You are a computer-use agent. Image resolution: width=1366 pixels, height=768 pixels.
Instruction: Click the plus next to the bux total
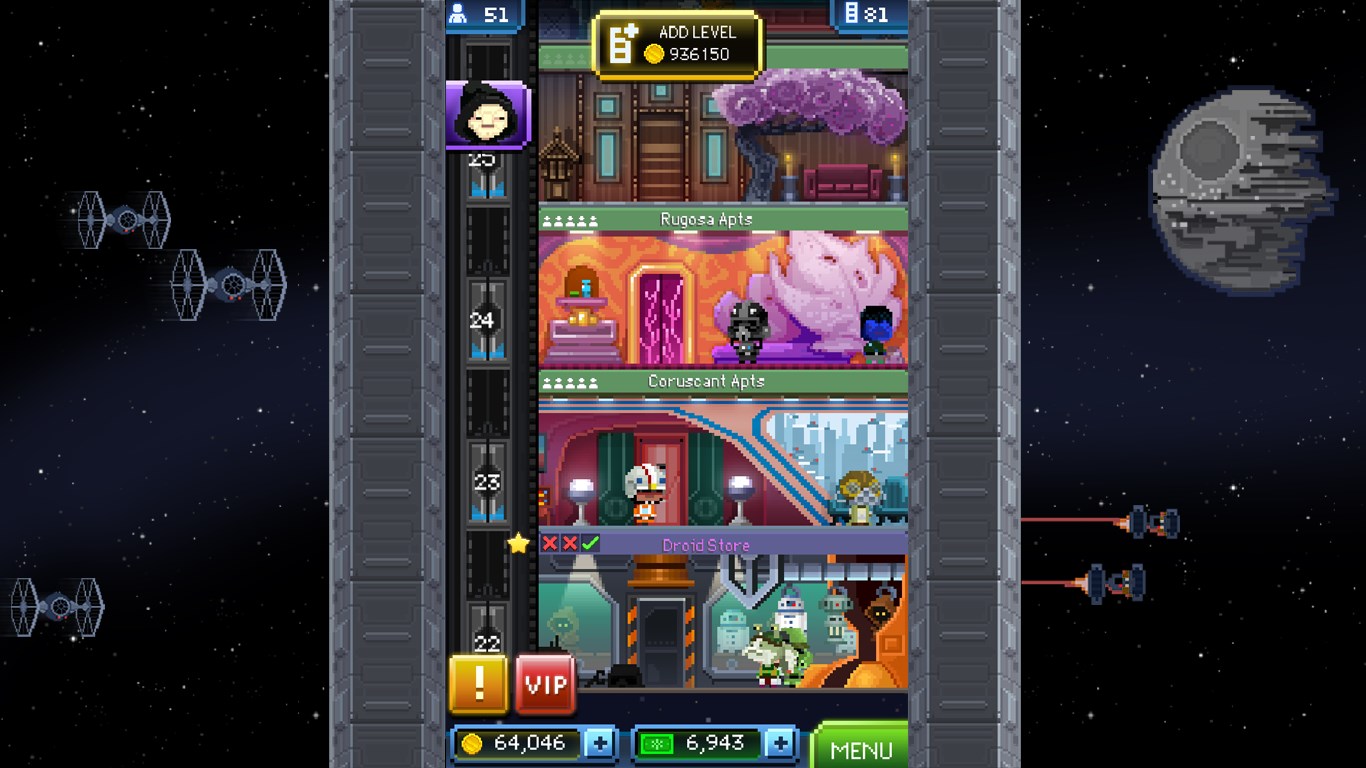(782, 742)
